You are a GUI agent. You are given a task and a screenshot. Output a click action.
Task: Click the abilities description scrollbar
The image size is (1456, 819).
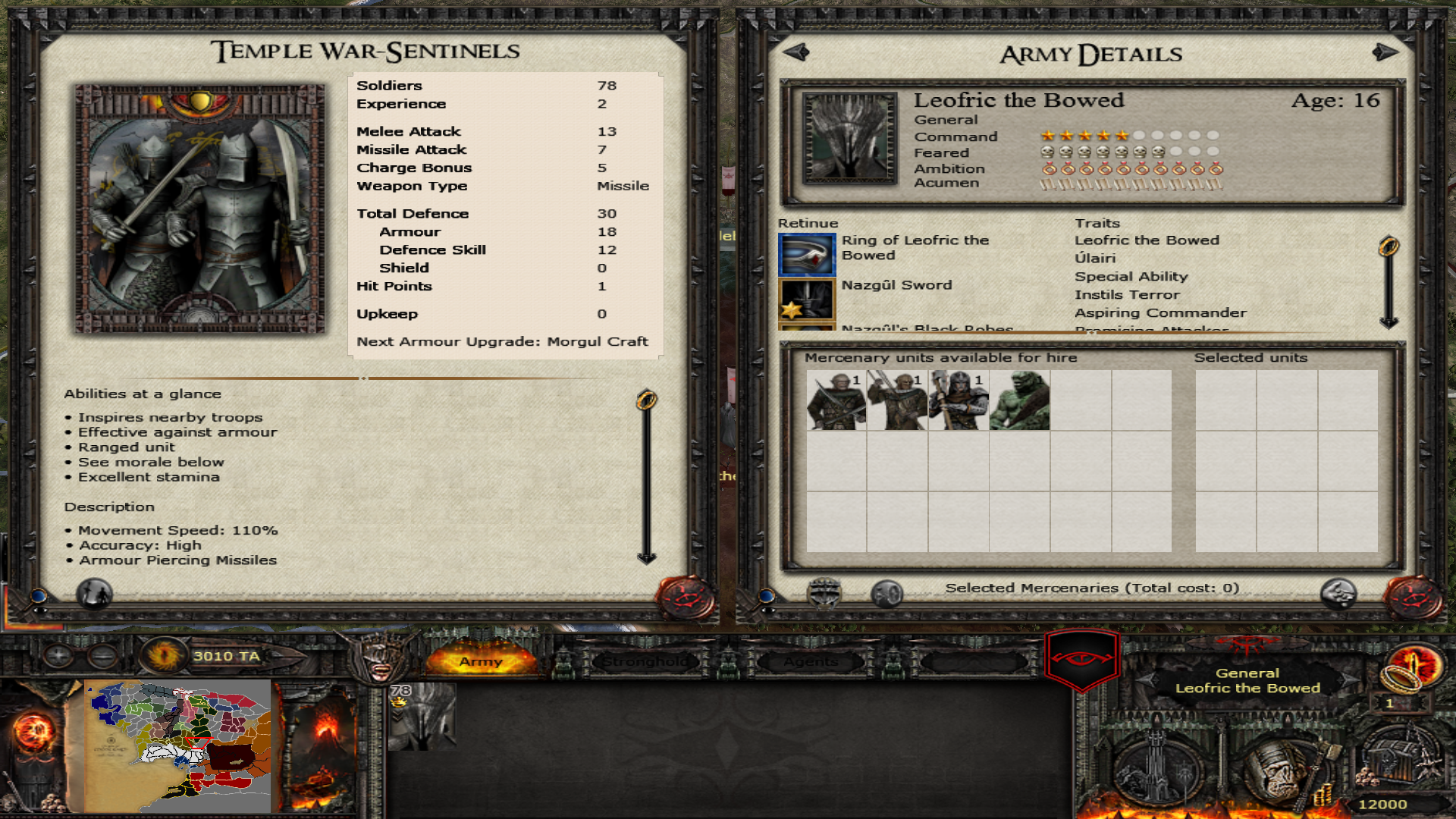646,478
